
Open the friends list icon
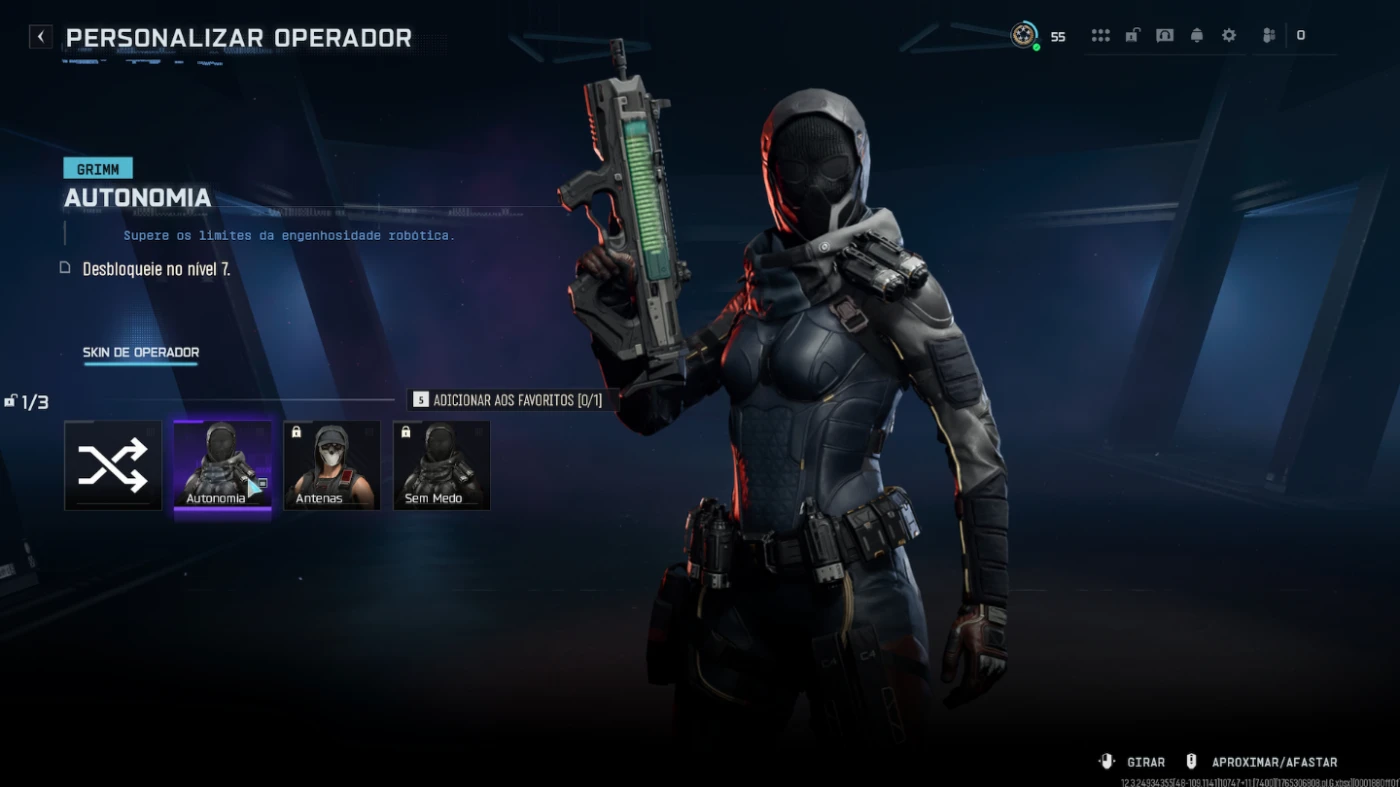click(x=1269, y=36)
